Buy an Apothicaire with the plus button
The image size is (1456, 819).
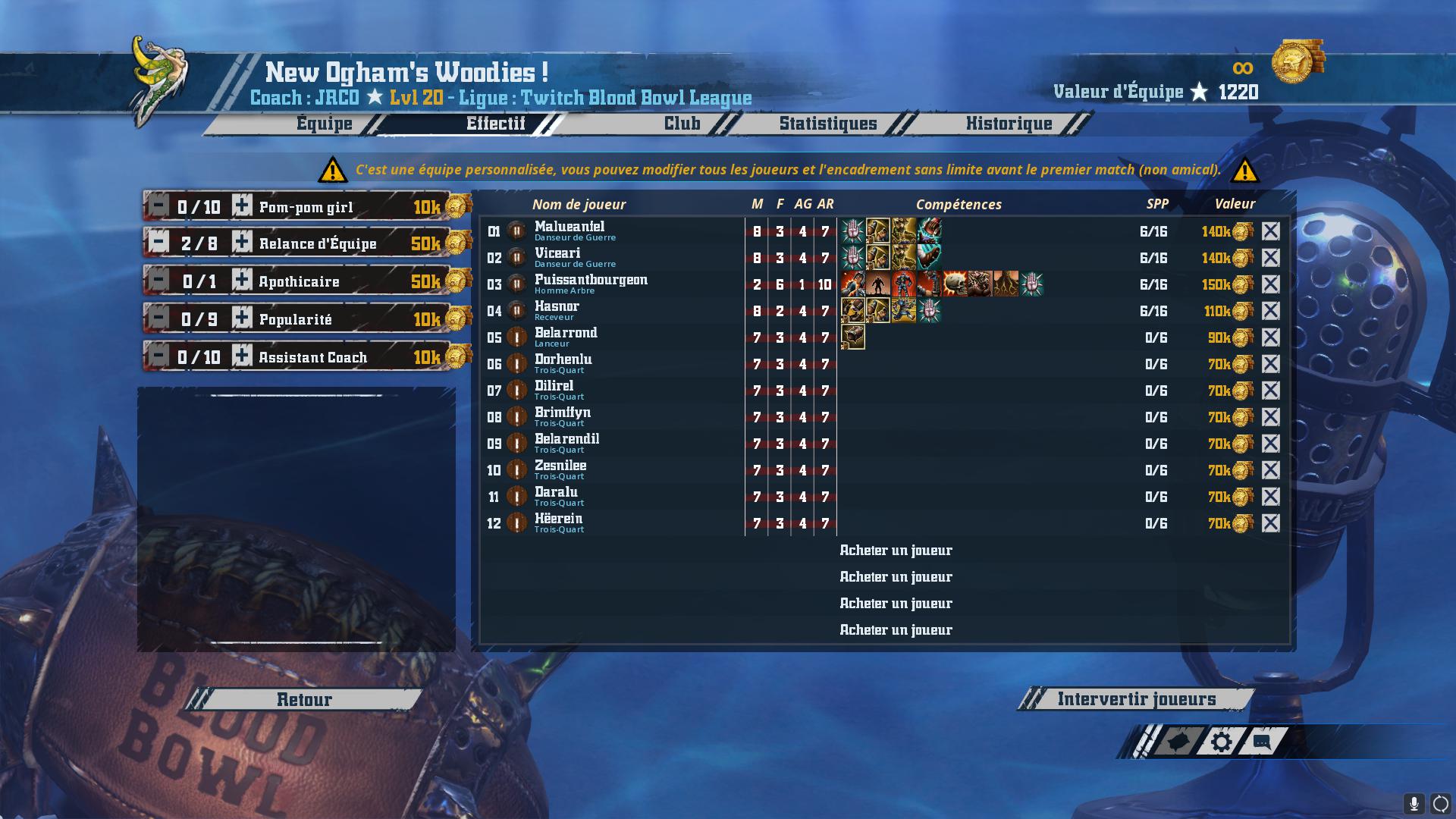(242, 281)
